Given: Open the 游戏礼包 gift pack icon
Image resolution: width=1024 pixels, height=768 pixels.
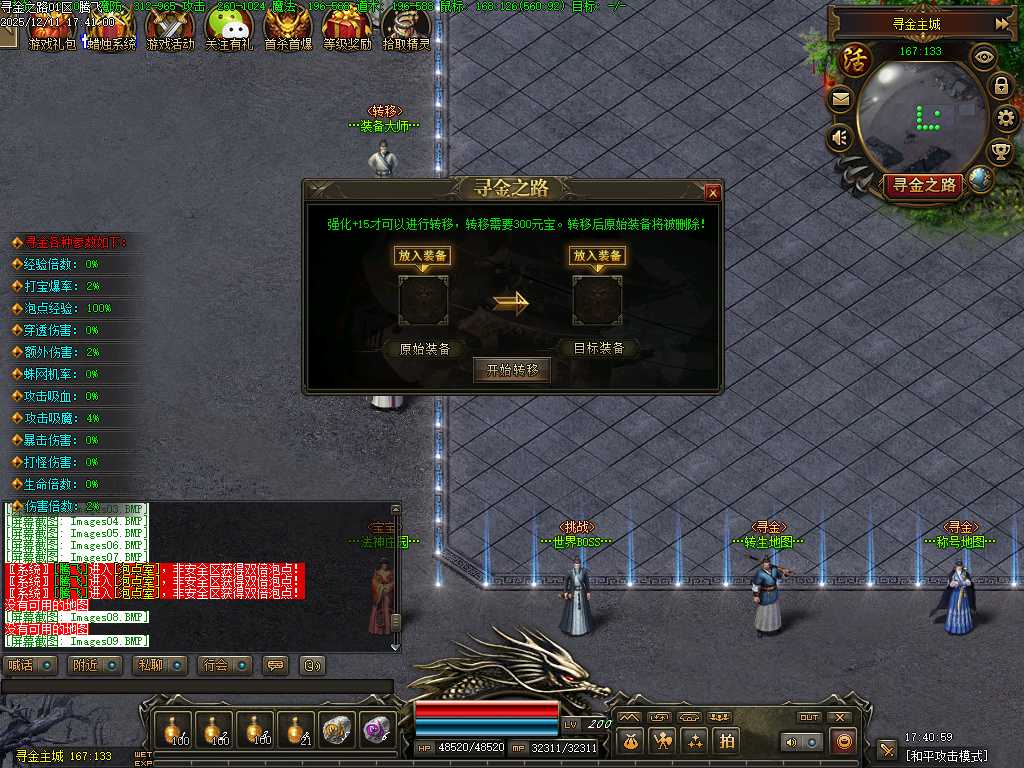Looking at the screenshot, I should tap(52, 28).
